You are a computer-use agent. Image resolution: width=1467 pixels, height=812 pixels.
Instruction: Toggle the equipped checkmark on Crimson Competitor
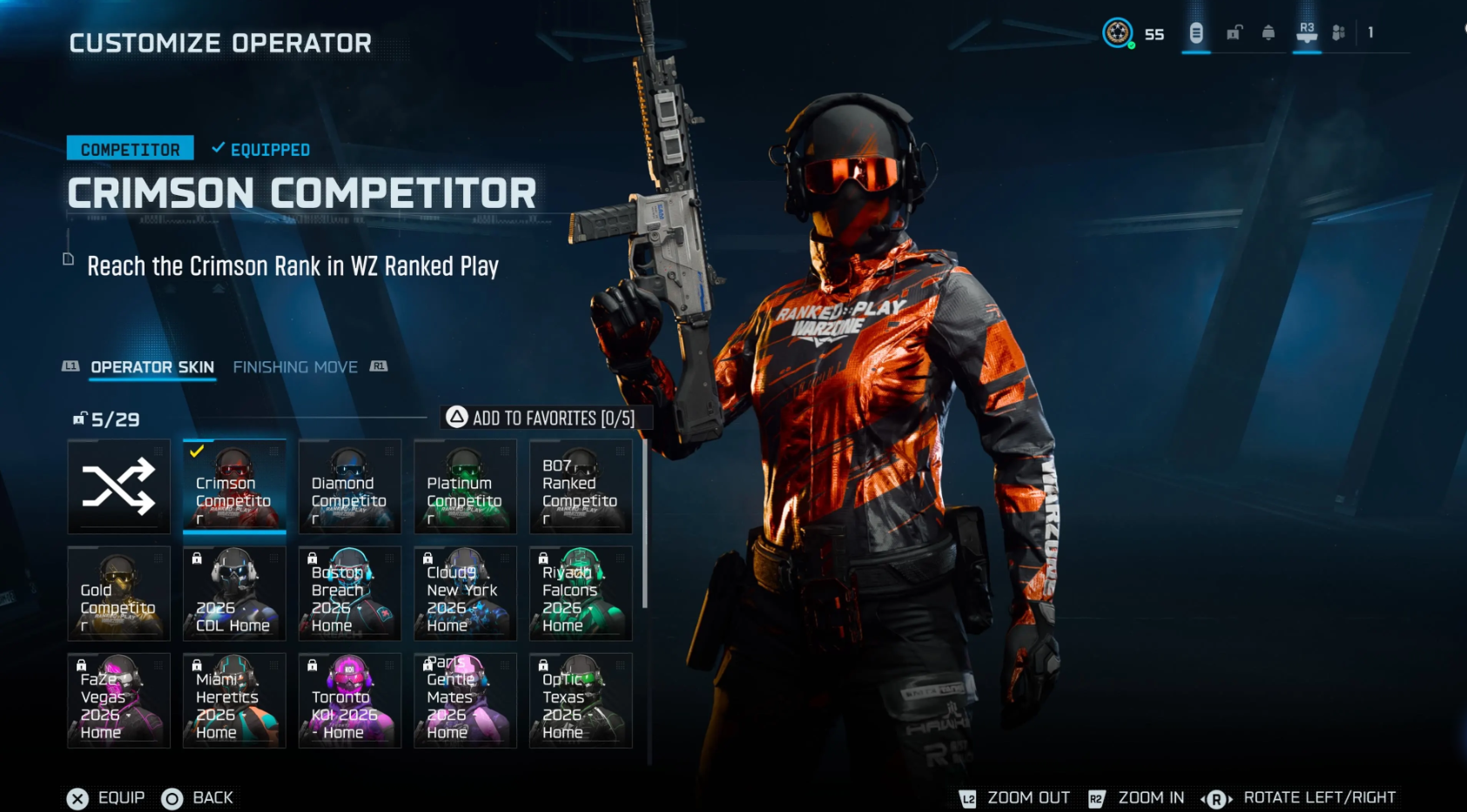(x=199, y=450)
